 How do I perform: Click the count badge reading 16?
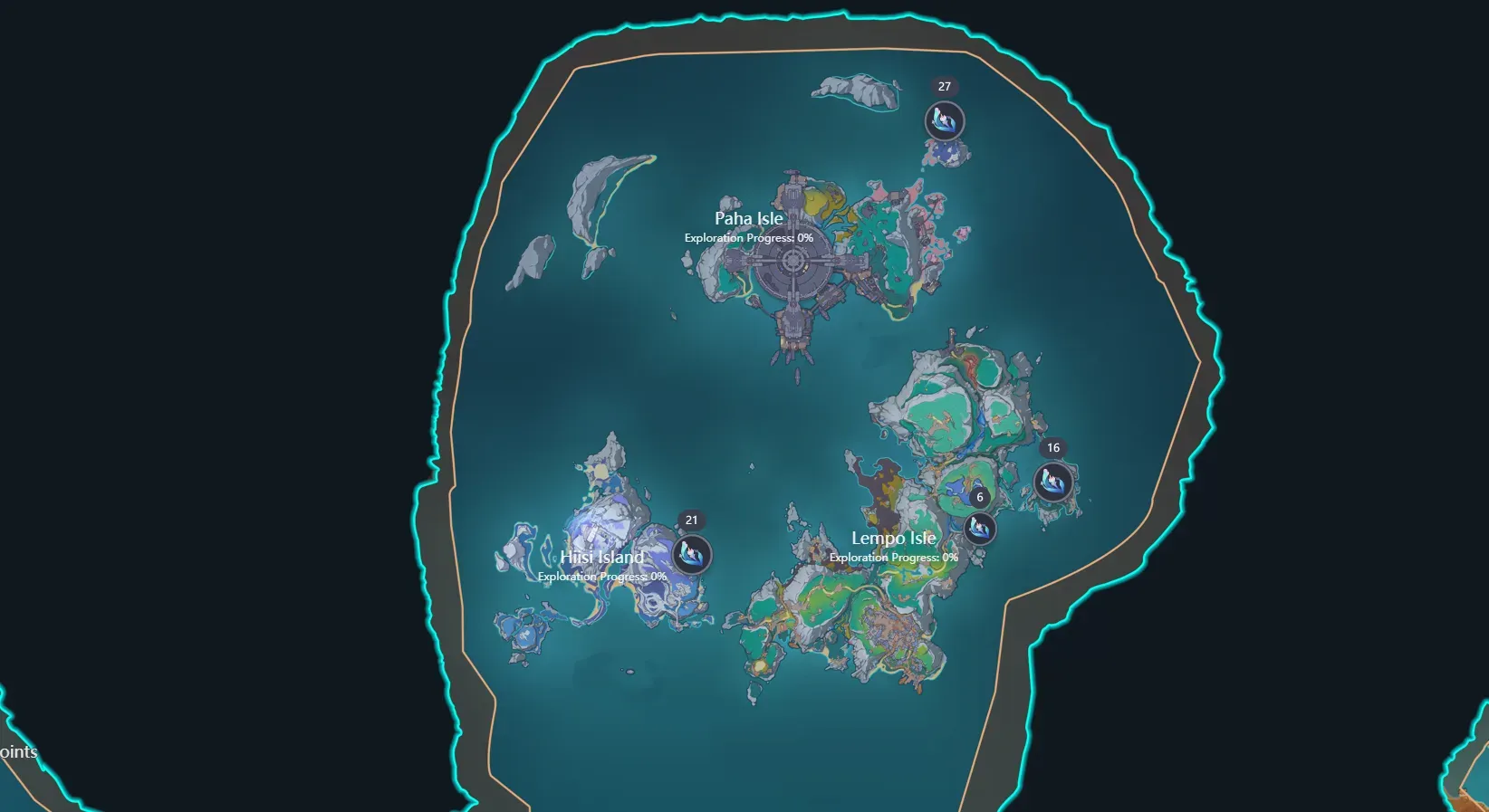[x=1054, y=446]
